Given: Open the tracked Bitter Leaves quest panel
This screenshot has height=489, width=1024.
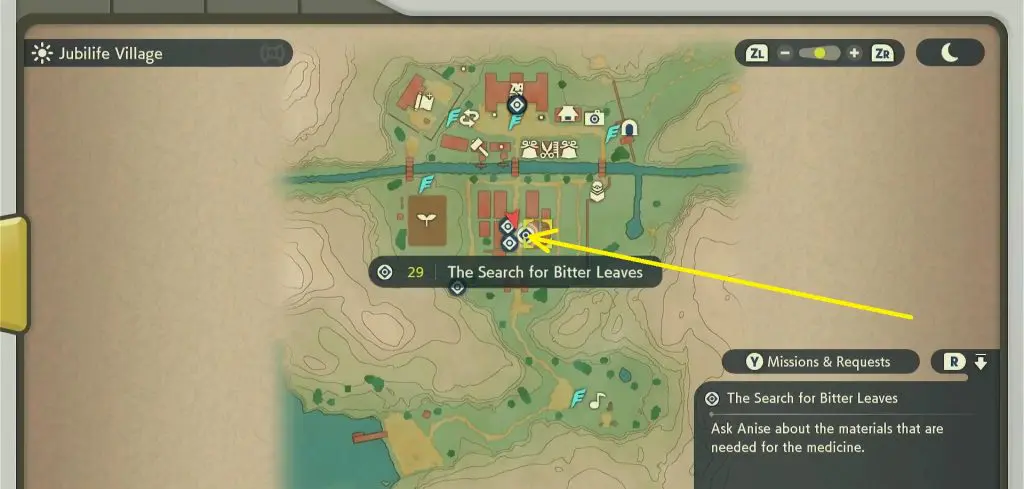Looking at the screenshot, I should (x=840, y=419).
